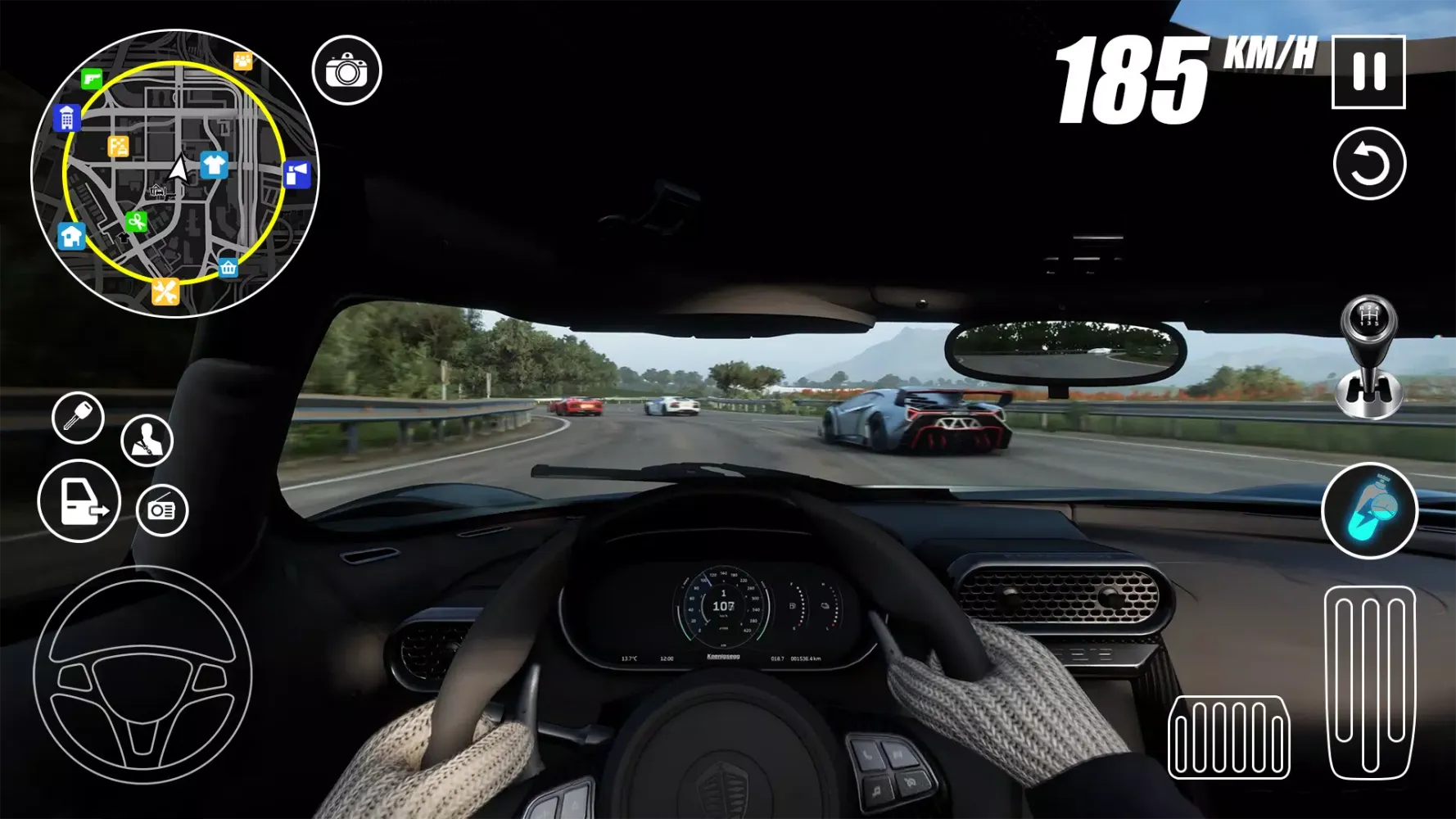The width and height of the screenshot is (1456, 819).
Task: Take a photo with the camera icon
Action: coord(348,69)
